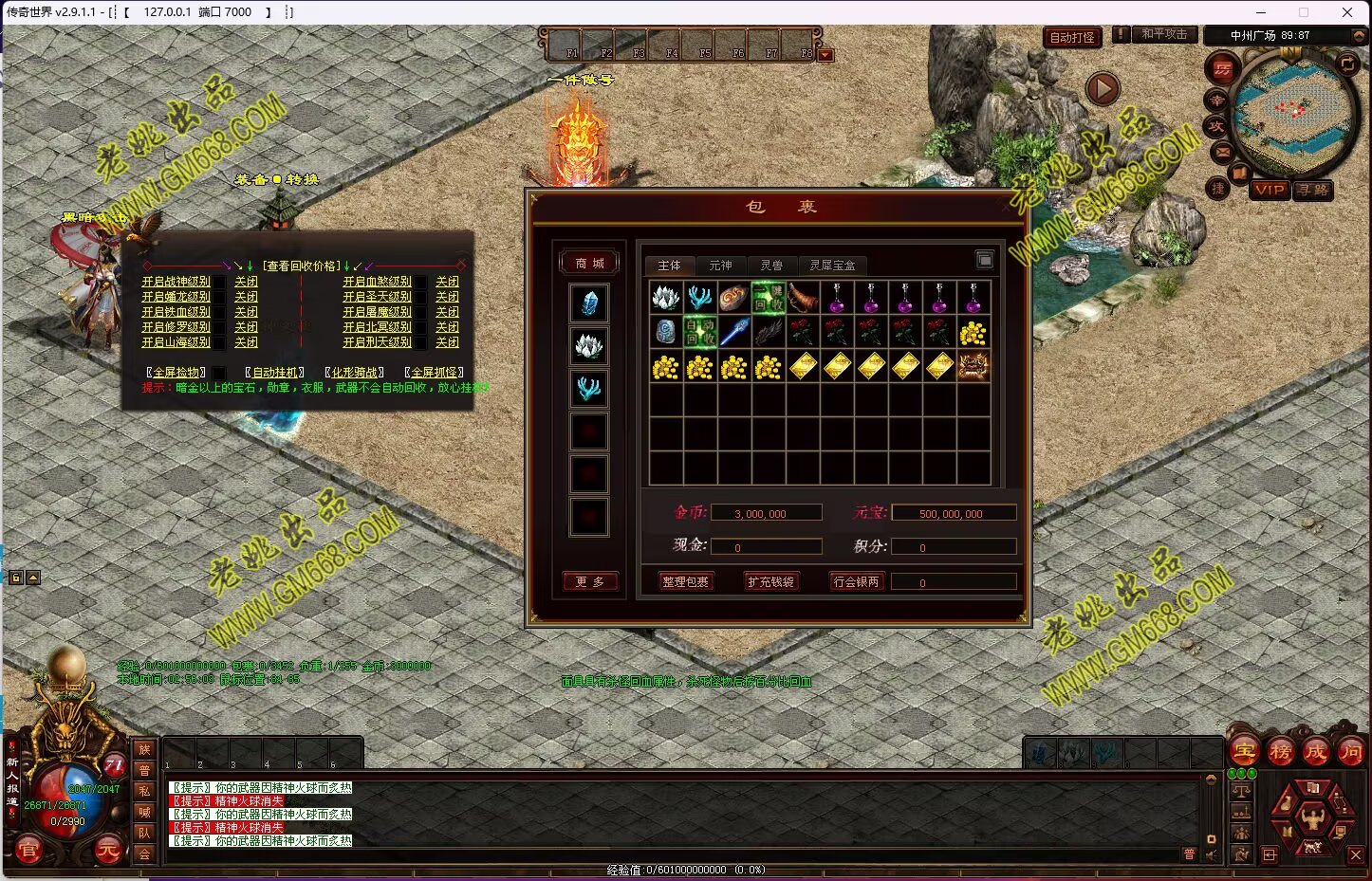1372x881 pixels.
Task: Click the 扩充钱袋 expand purse button
Action: [x=770, y=581]
